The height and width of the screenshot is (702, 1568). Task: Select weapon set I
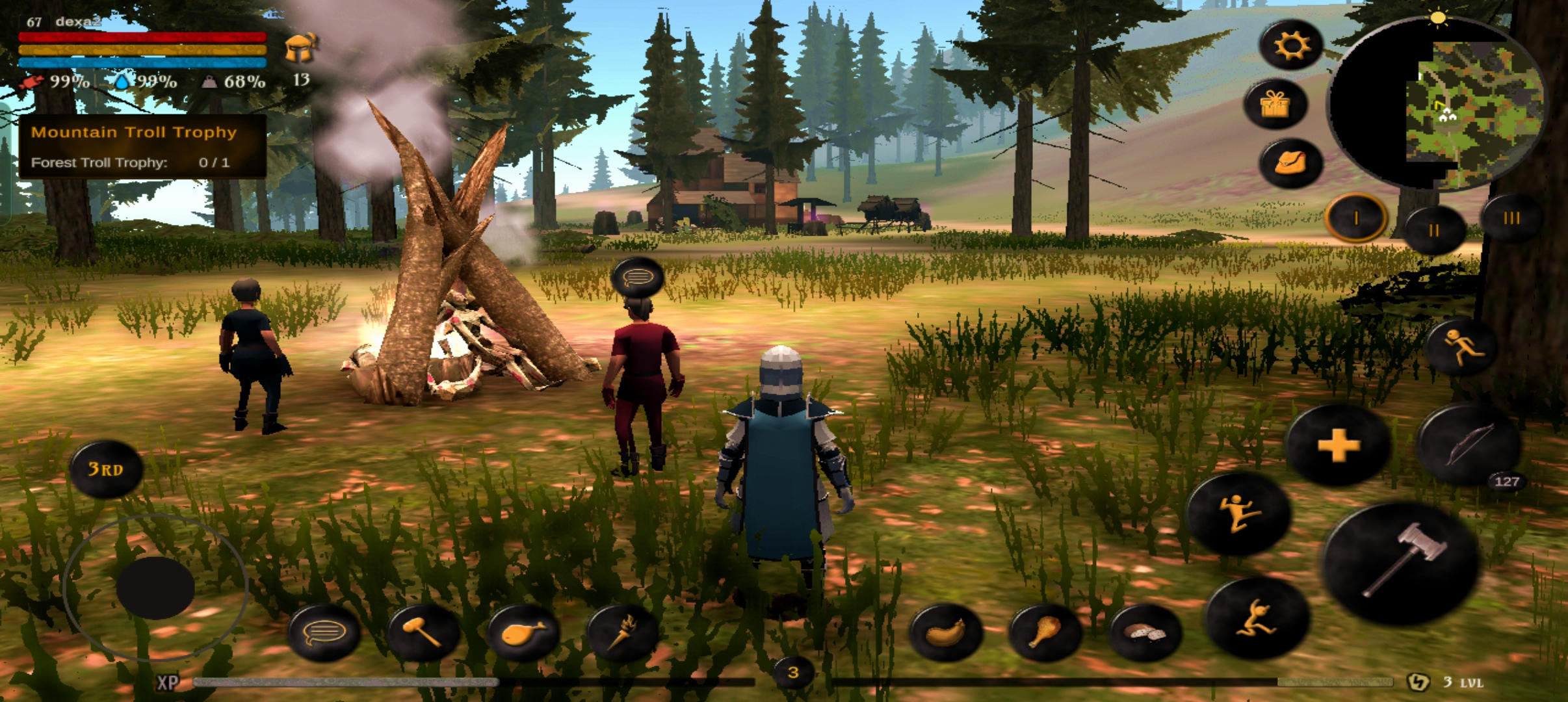[x=1356, y=218]
